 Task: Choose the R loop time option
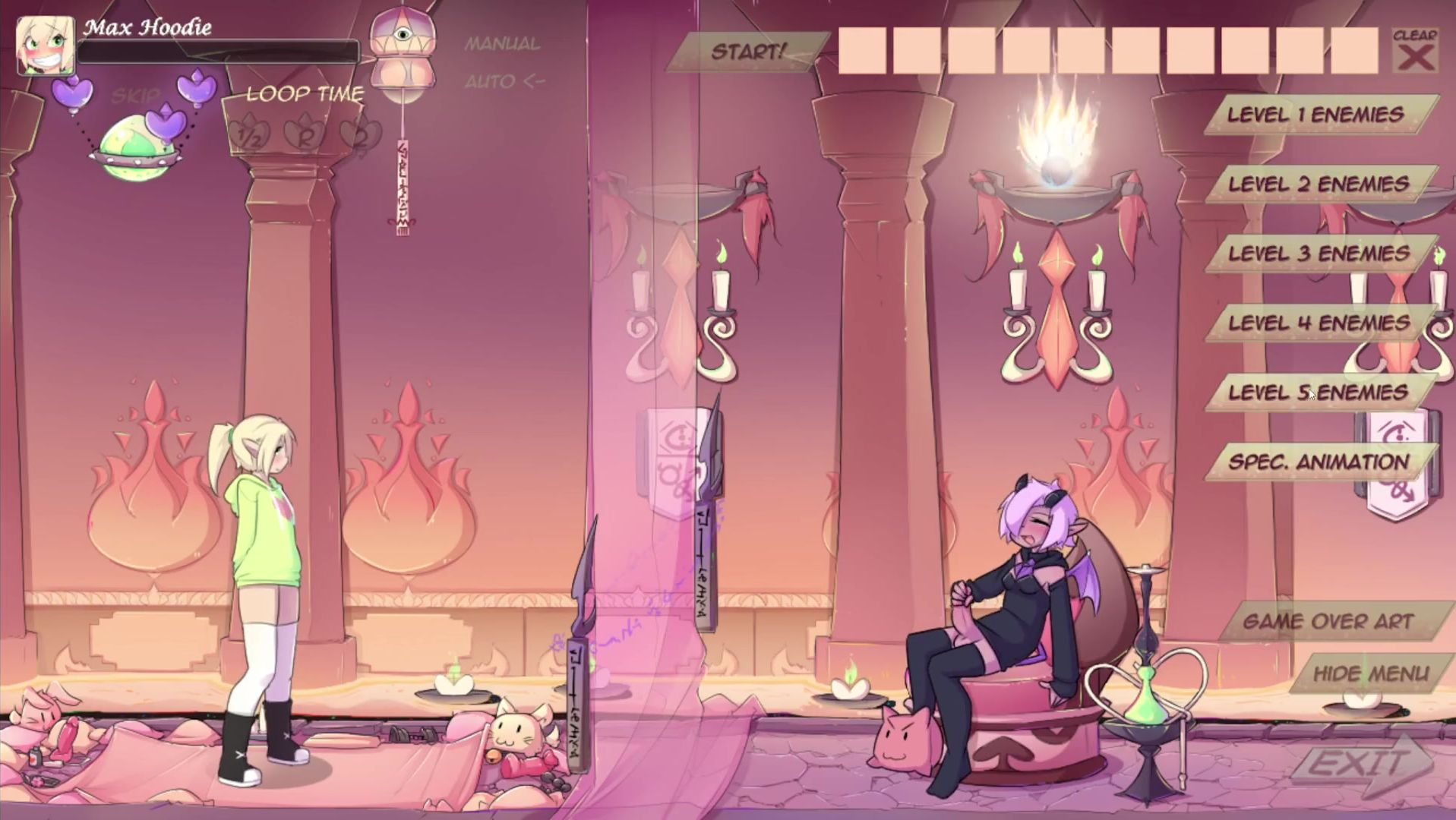[x=305, y=137]
